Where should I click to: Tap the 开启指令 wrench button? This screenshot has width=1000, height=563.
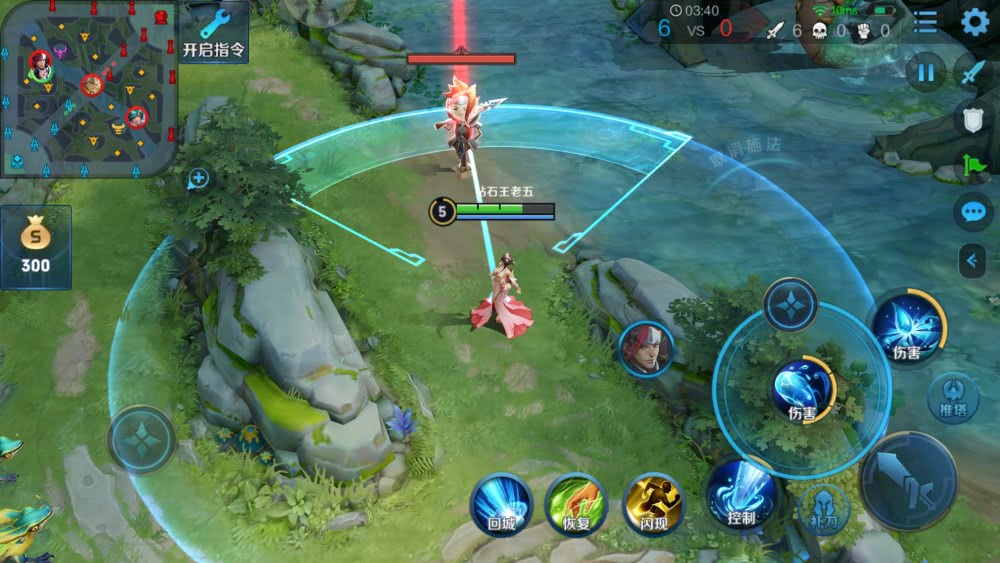pyautogui.click(x=214, y=32)
